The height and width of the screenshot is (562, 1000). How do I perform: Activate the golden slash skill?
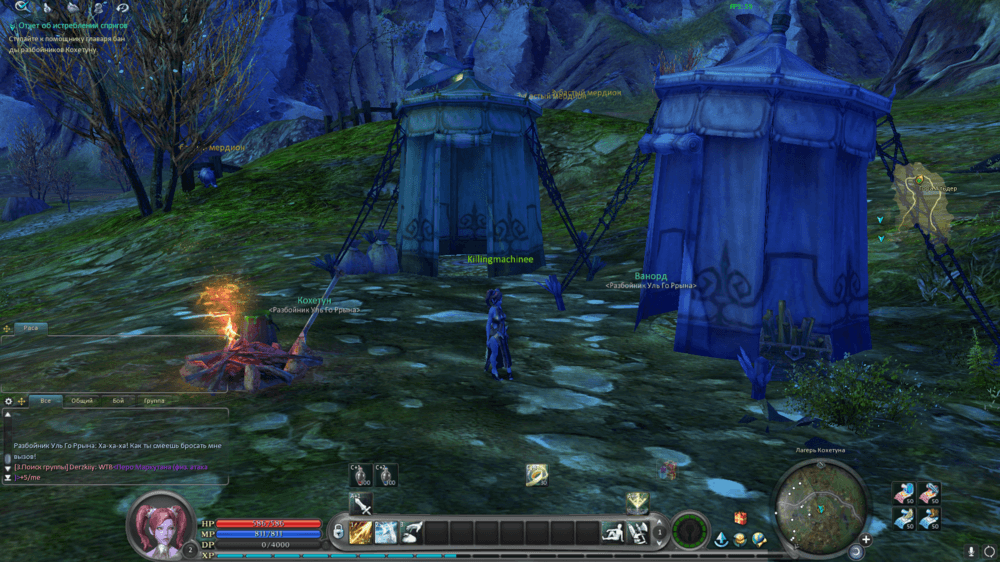click(x=361, y=533)
